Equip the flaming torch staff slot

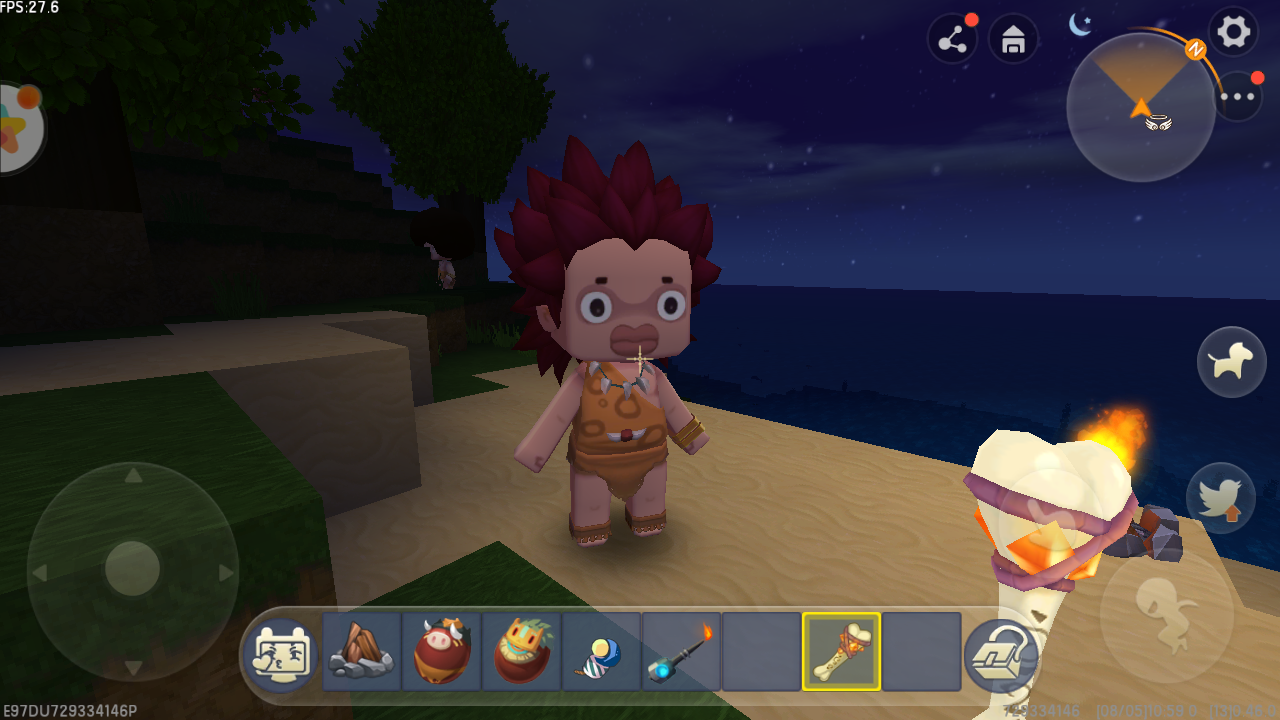(681, 651)
